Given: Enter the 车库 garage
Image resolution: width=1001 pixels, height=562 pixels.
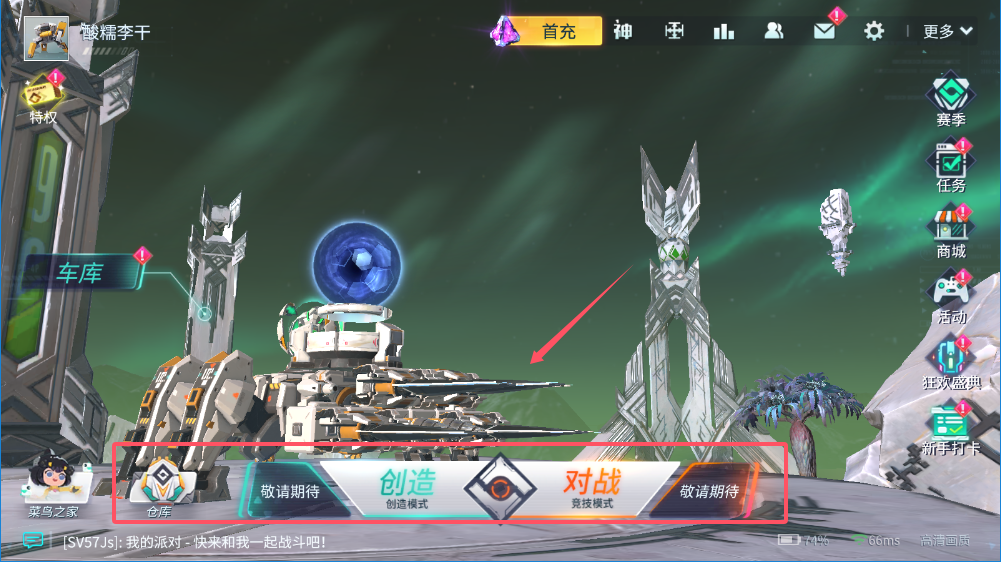Looking at the screenshot, I should [80, 273].
